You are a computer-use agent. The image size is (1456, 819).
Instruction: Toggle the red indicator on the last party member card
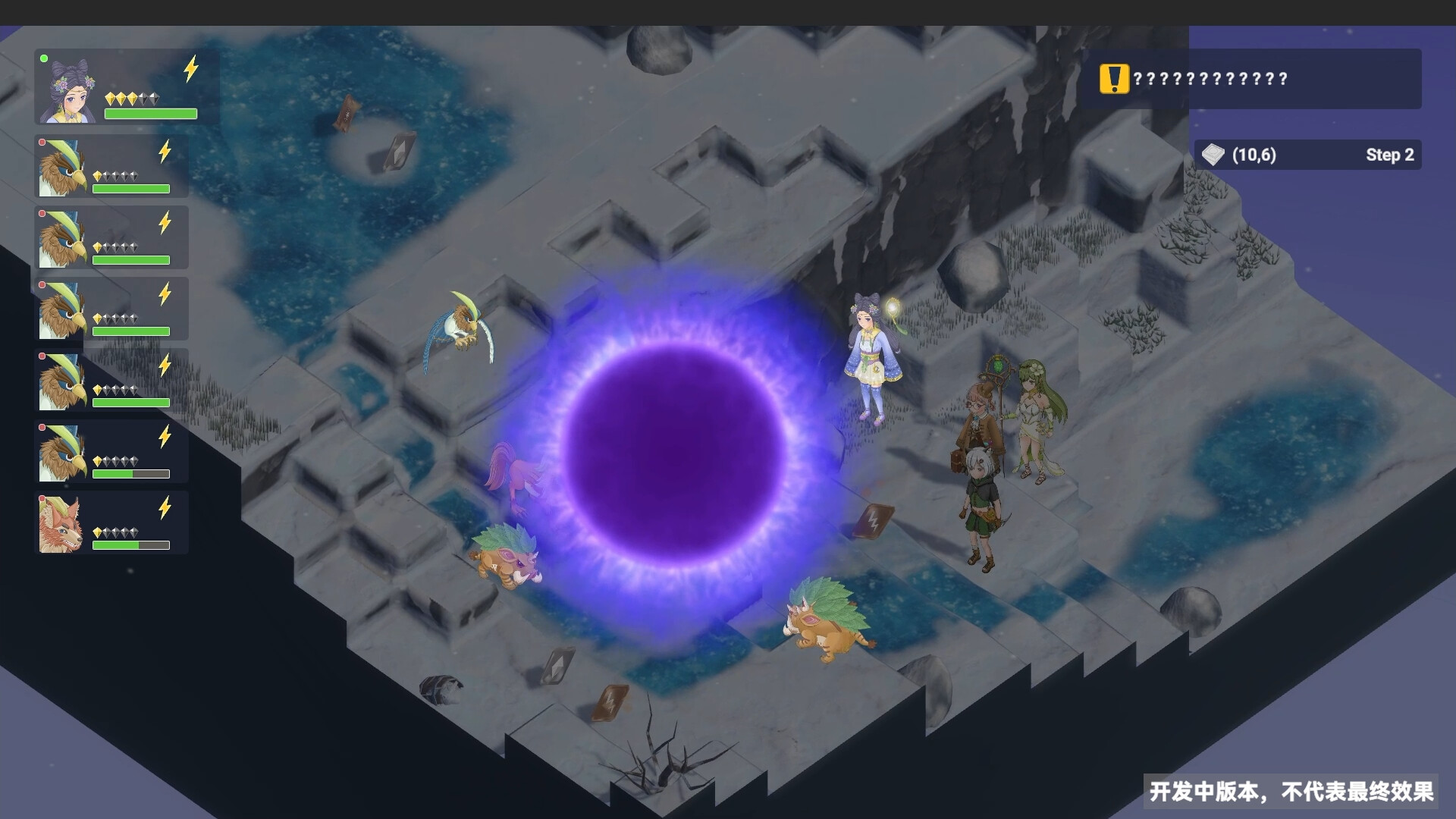pyautogui.click(x=41, y=498)
